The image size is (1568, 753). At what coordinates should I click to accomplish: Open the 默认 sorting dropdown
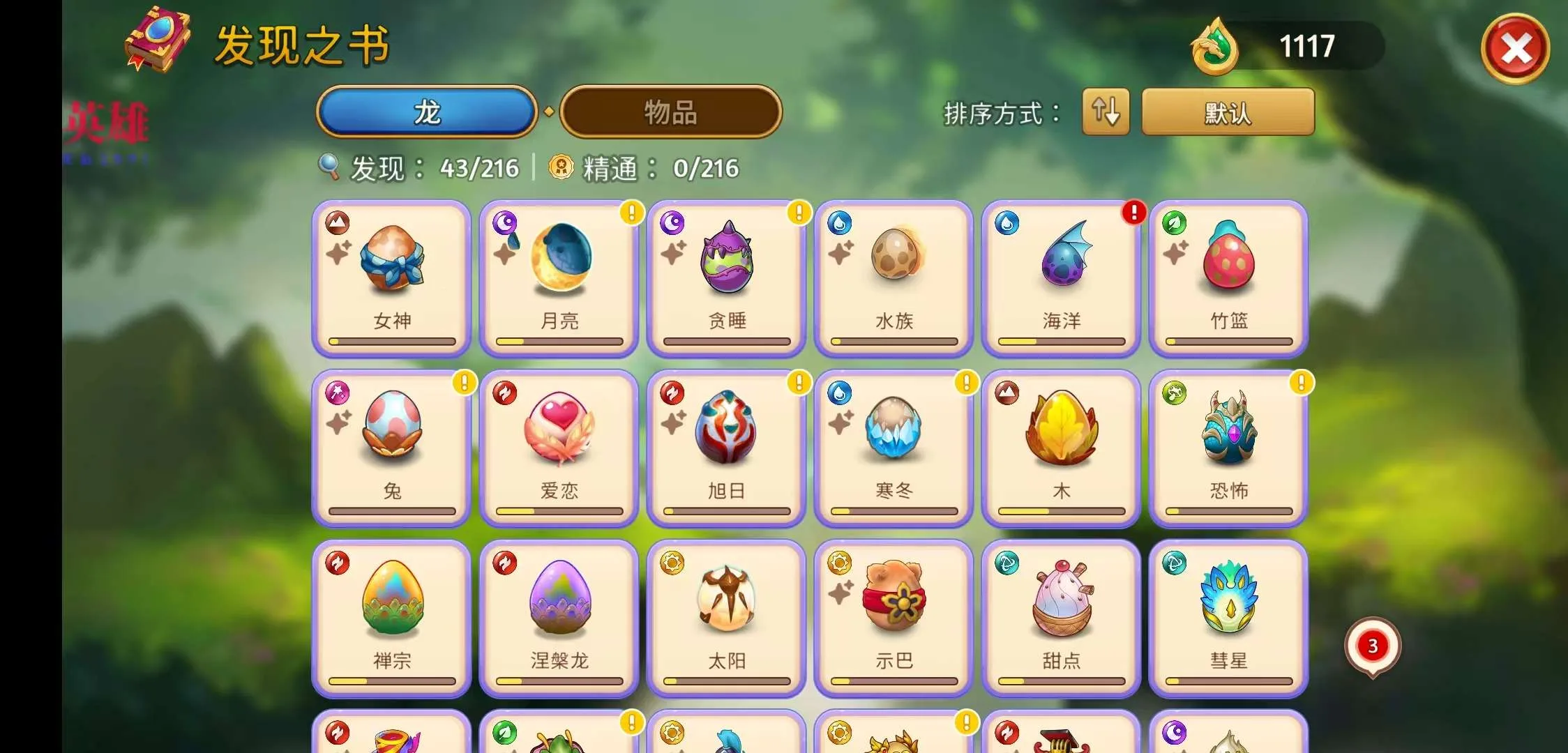1228,112
